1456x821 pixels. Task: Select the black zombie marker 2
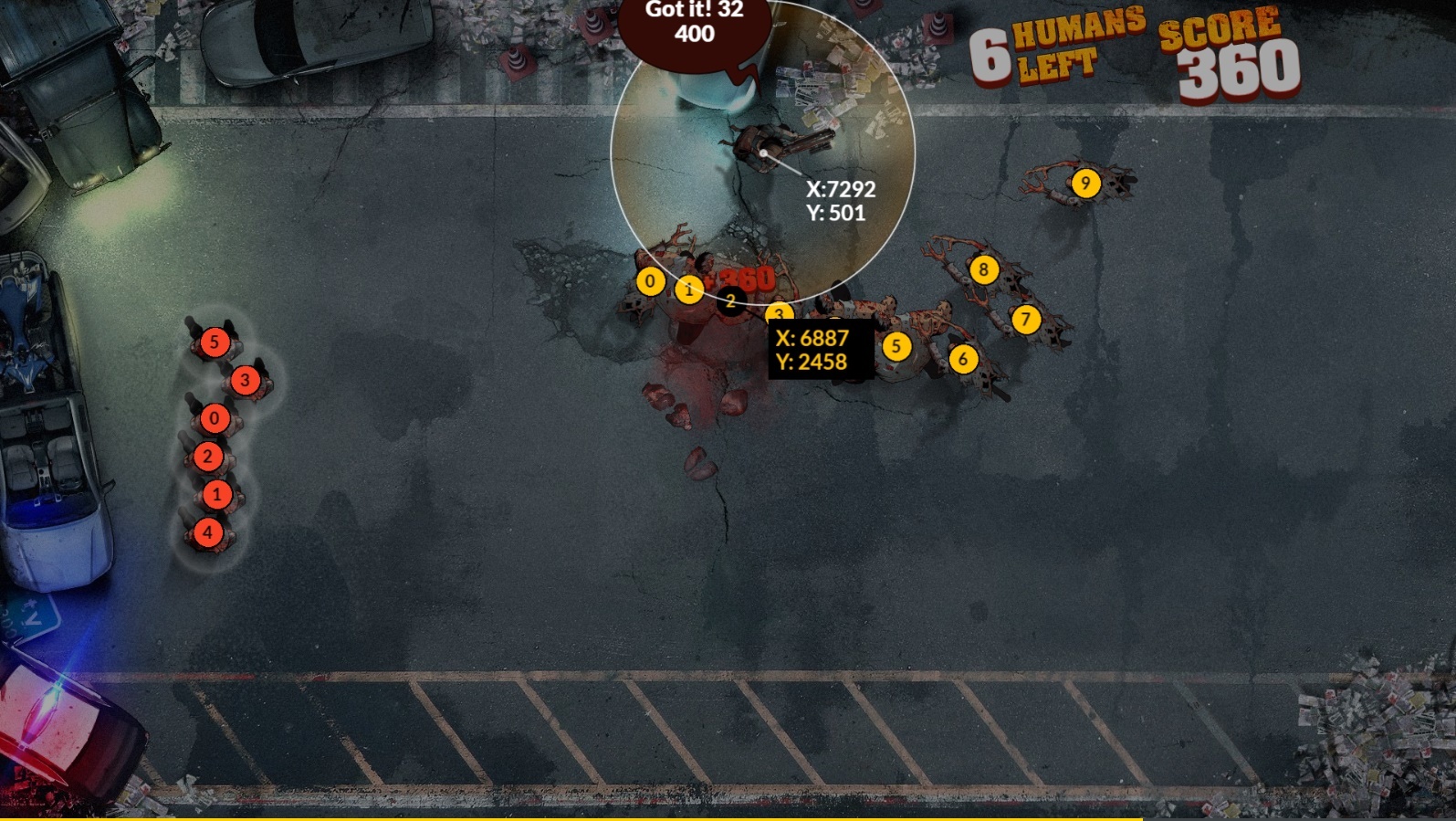[730, 300]
